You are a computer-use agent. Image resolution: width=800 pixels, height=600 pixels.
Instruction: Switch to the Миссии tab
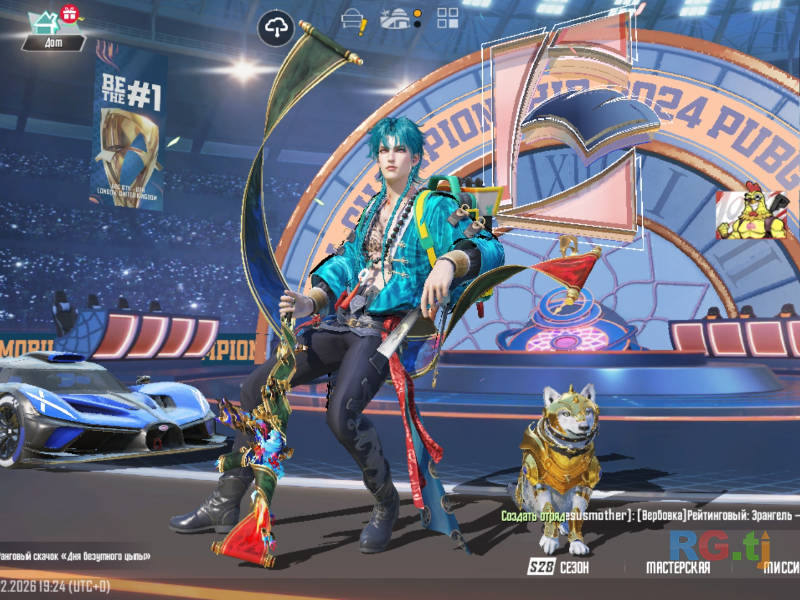[x=780, y=568]
